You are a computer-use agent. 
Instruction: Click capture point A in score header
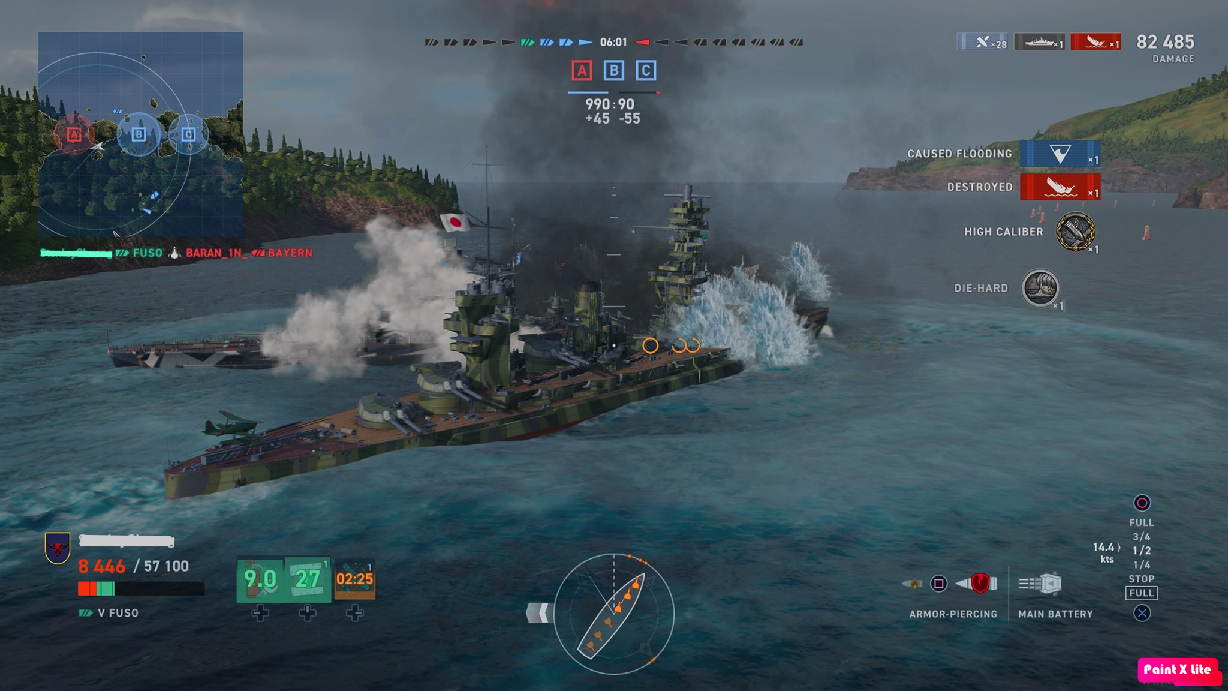tap(582, 70)
